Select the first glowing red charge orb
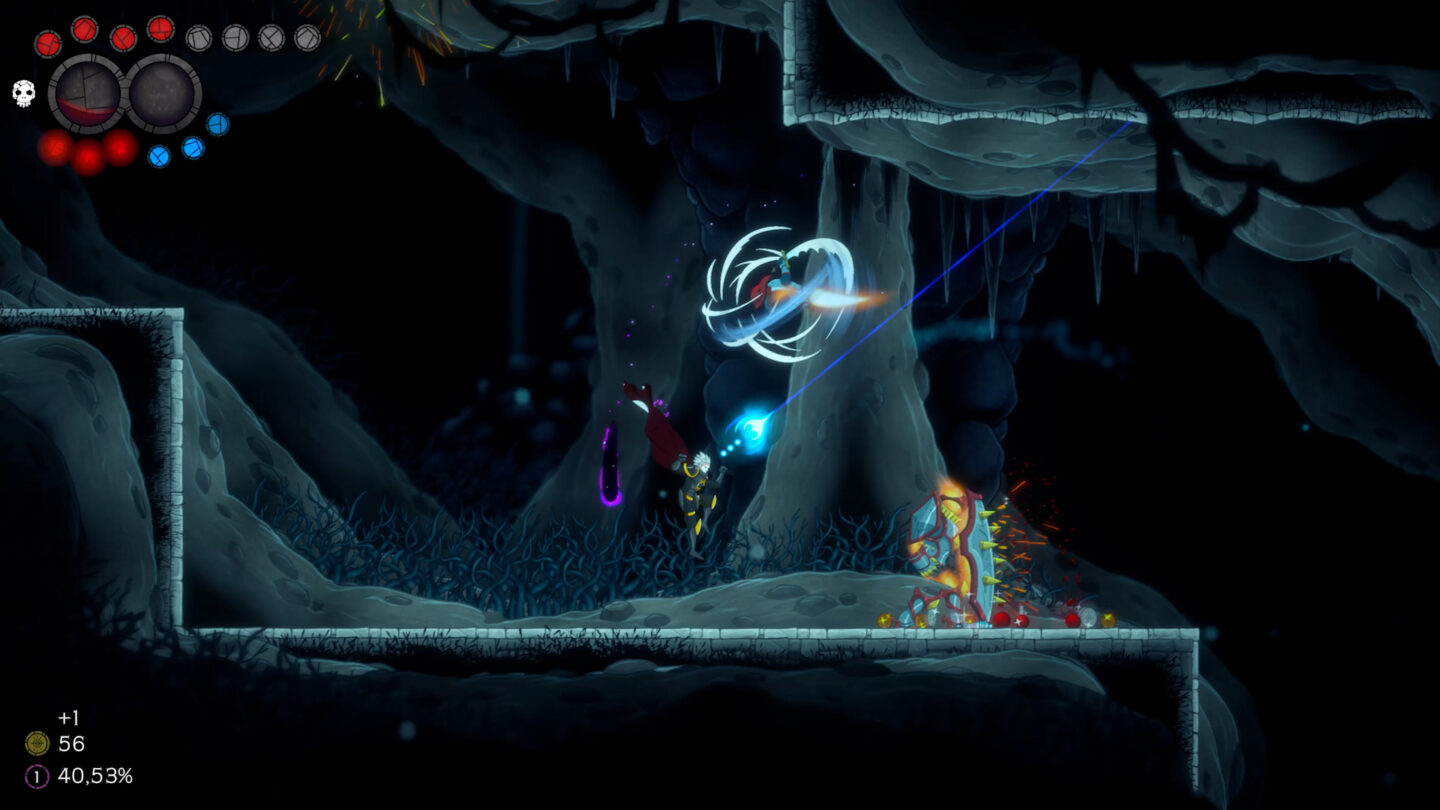The width and height of the screenshot is (1440, 810). [56, 146]
